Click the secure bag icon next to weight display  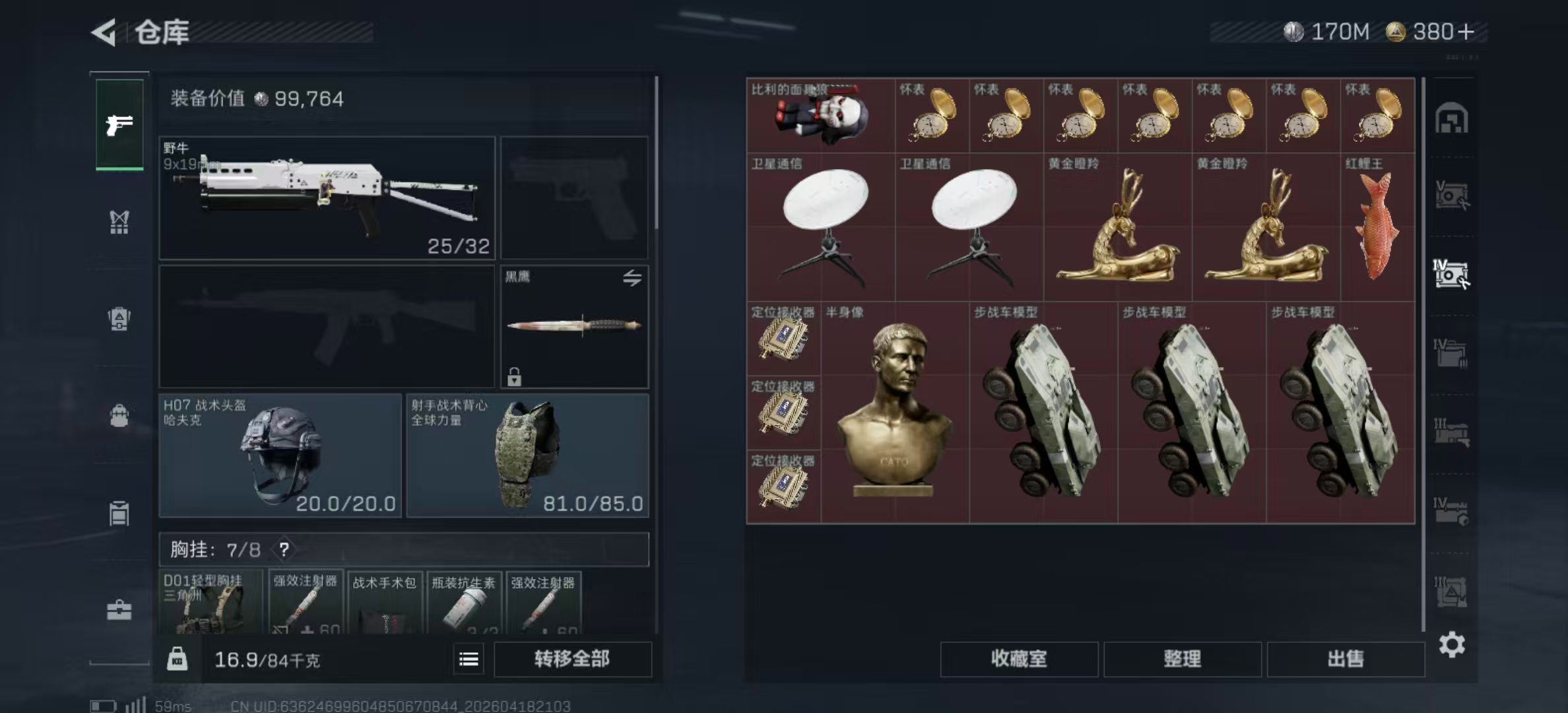coord(178,660)
